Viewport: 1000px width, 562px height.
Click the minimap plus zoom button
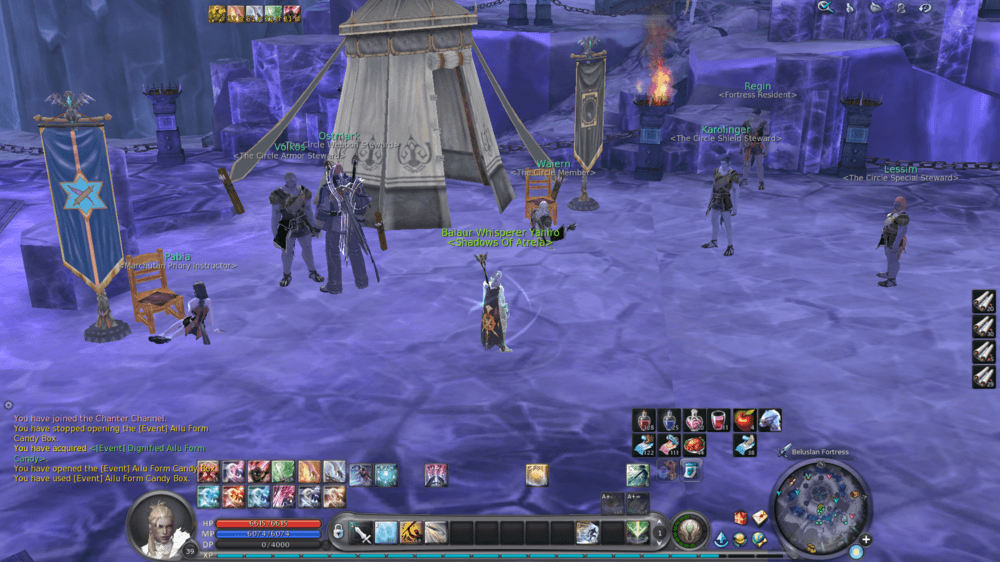click(x=866, y=540)
